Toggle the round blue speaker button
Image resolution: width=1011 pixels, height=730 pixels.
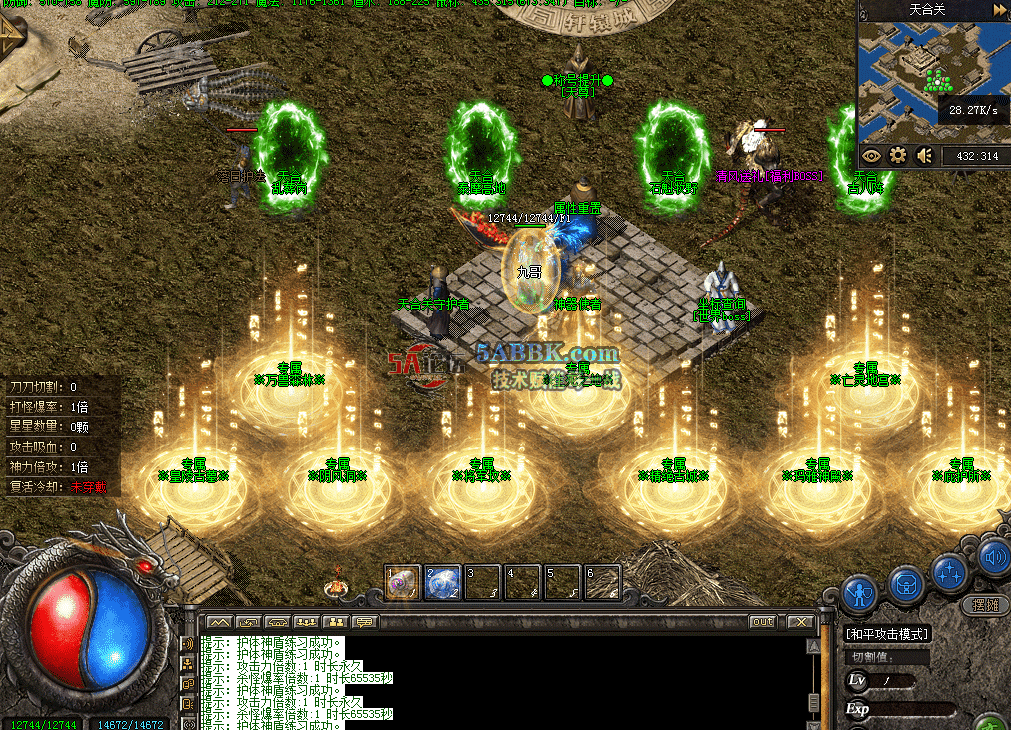(x=993, y=557)
